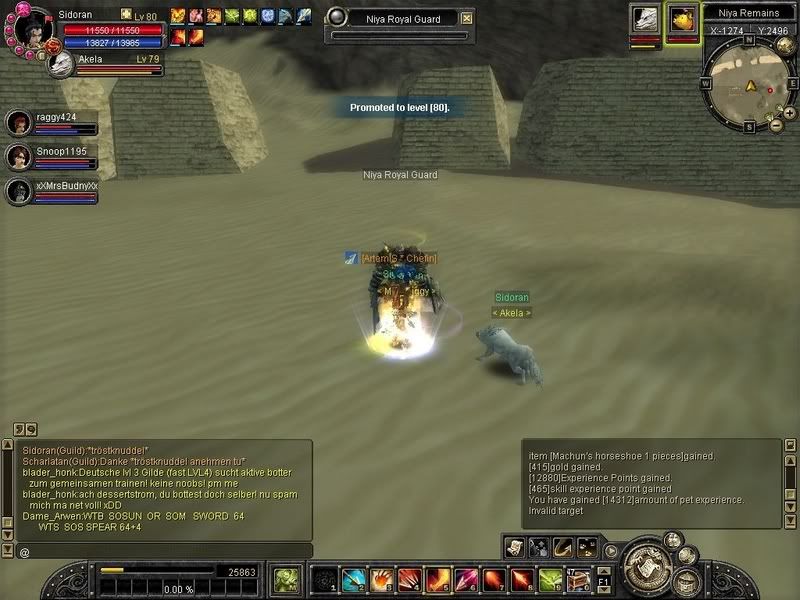Close the Niya Royal Guard target window

(x=467, y=18)
